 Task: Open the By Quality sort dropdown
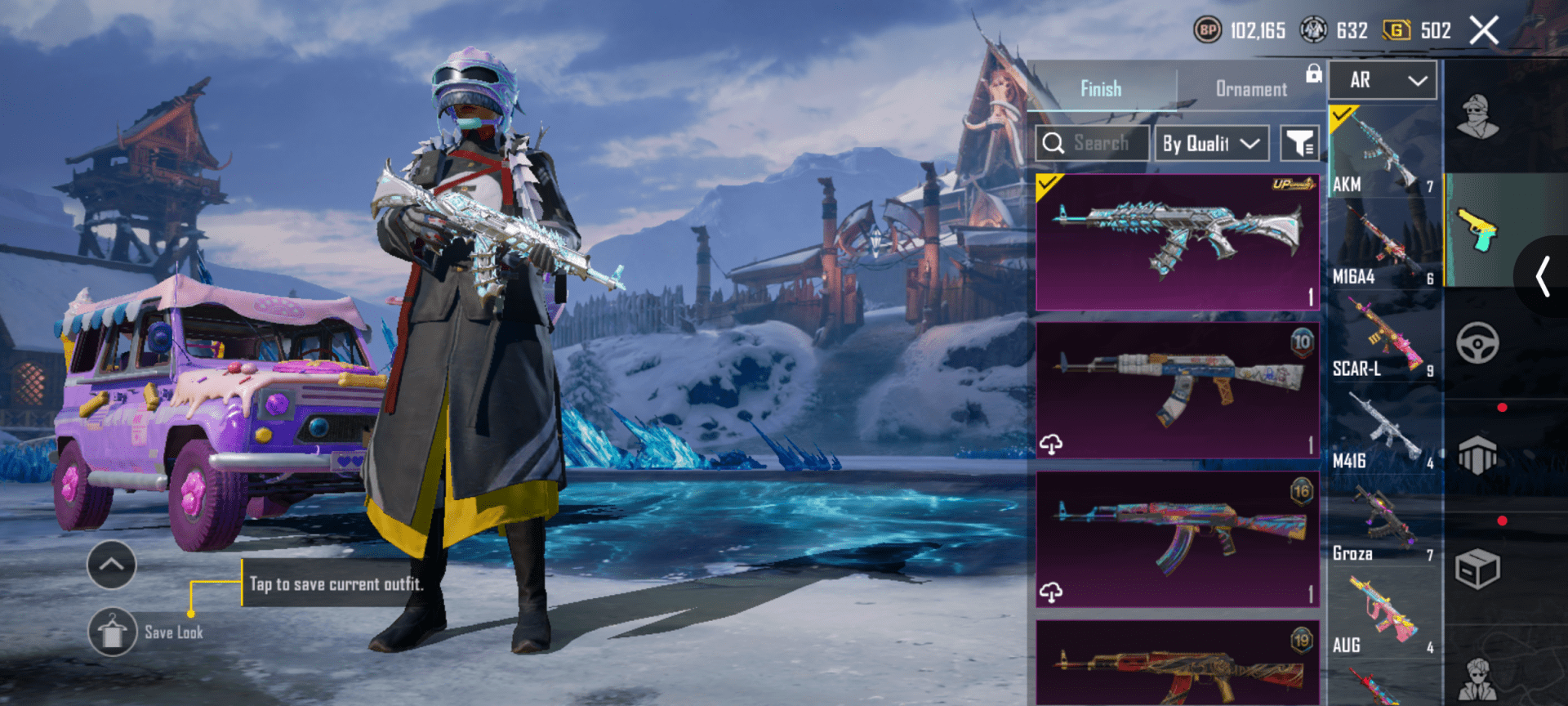(1211, 144)
